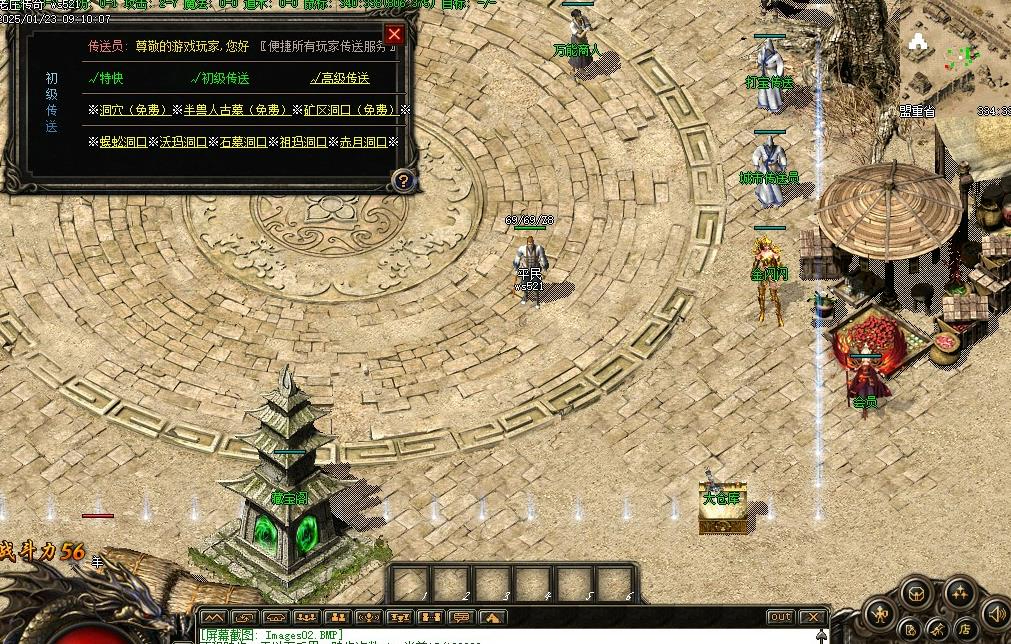
Task: Show skills with the sparkle icon
Action: coord(960,593)
